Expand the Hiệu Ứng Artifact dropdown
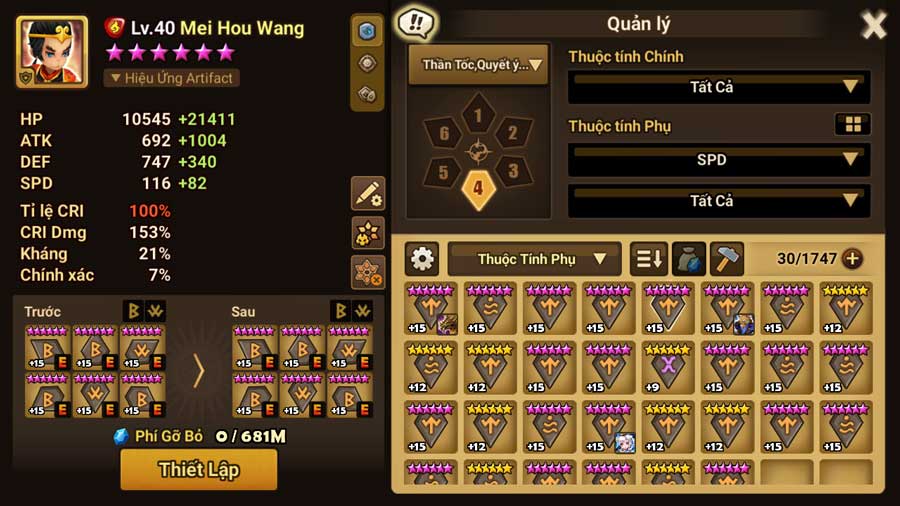Image resolution: width=900 pixels, height=506 pixels. 171,78
